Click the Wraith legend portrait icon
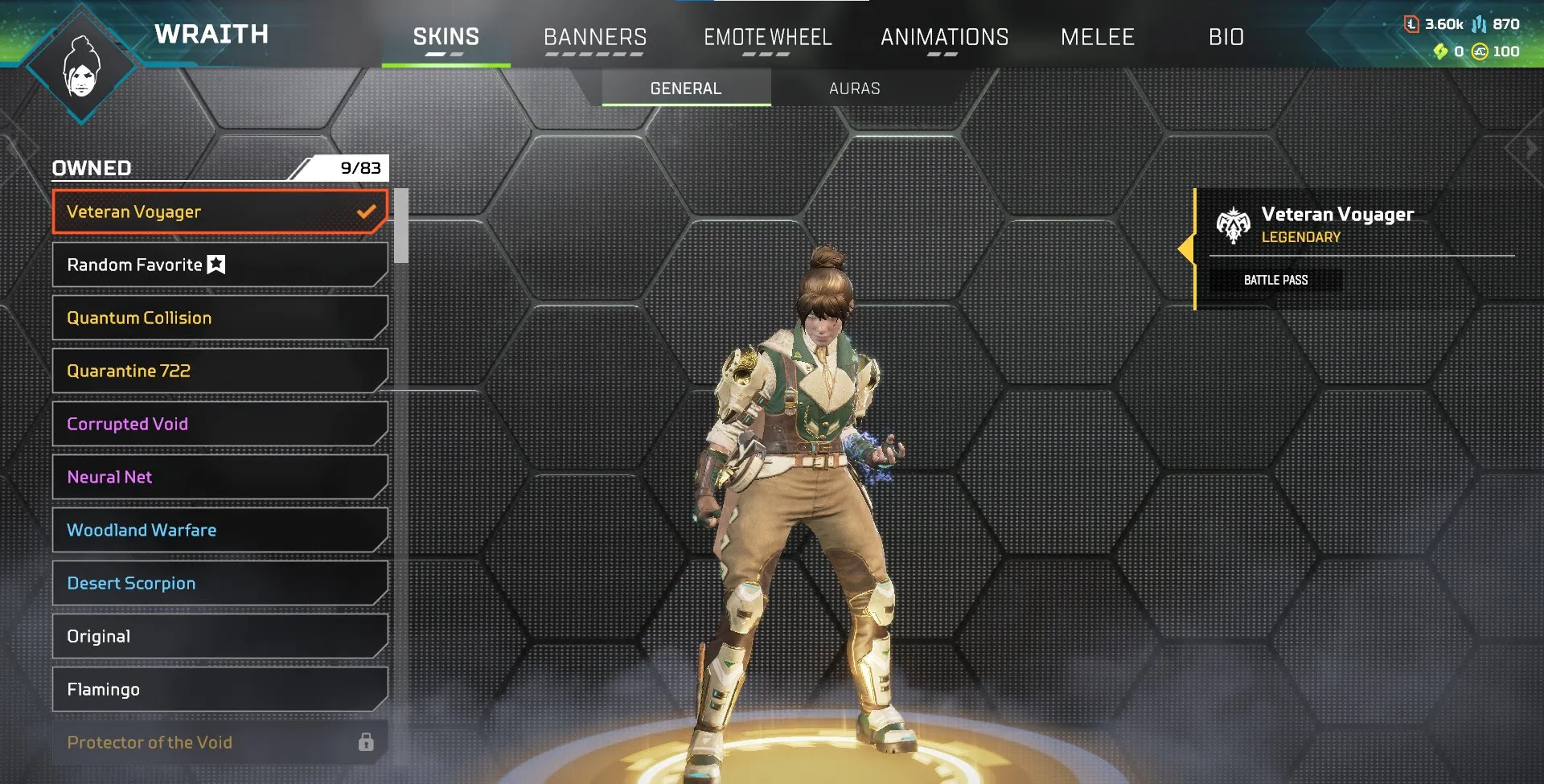This screenshot has height=784, width=1544. coord(80,64)
